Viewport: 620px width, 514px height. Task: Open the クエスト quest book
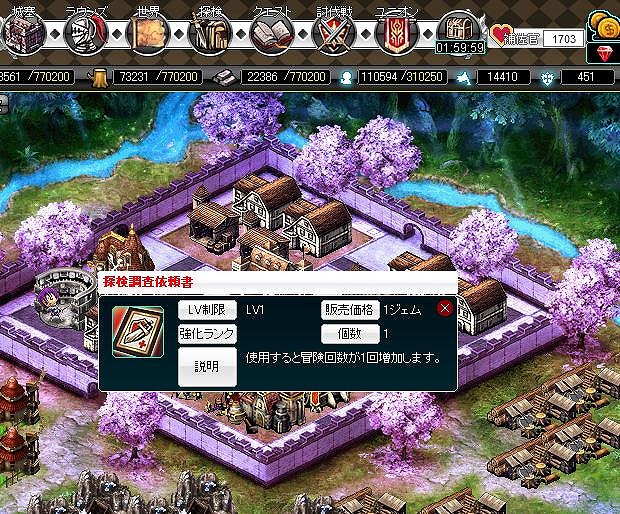click(x=270, y=33)
